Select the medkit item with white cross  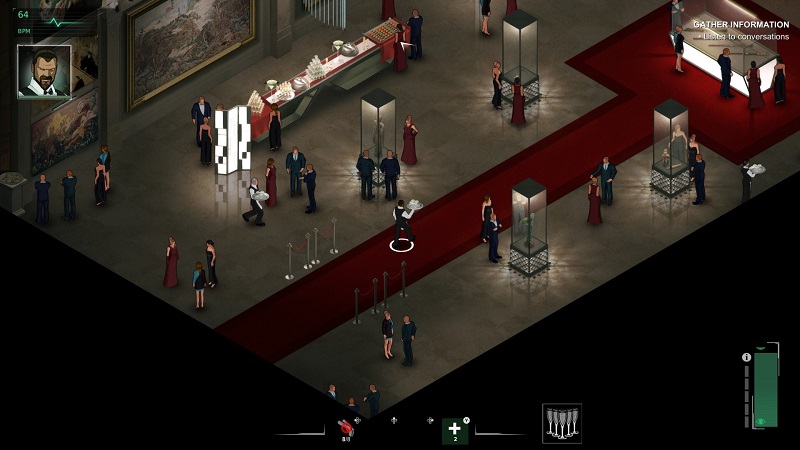pyautogui.click(x=455, y=430)
